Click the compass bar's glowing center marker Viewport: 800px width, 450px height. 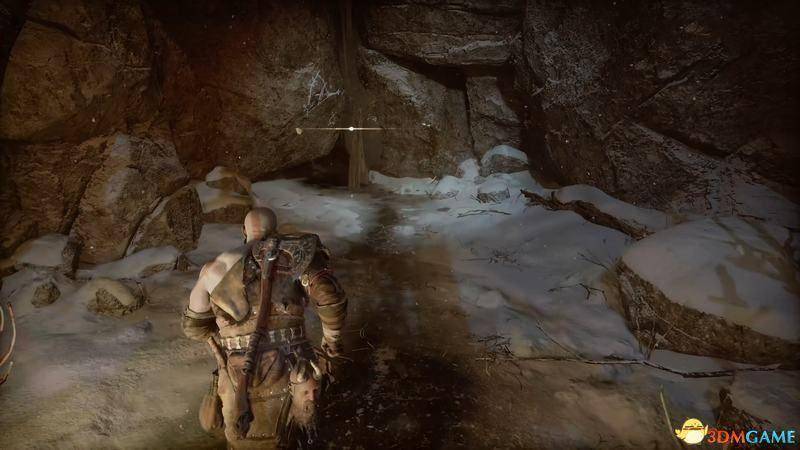351,129
